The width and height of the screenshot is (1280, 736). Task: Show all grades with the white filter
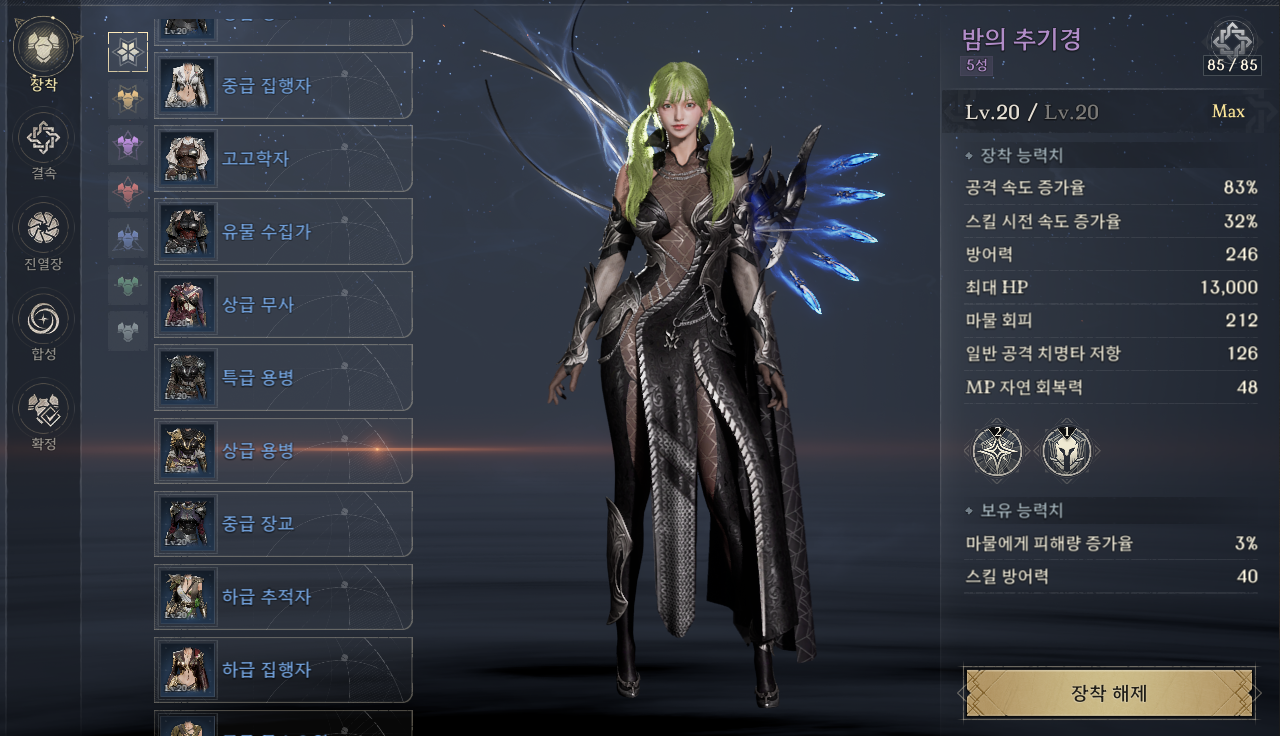click(128, 52)
